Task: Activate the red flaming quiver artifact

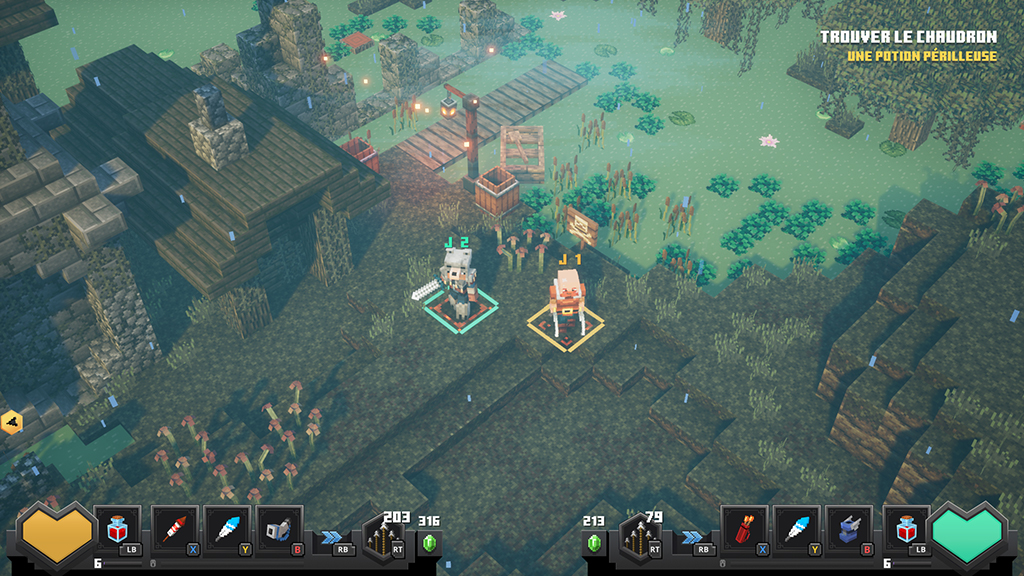Action: [744, 529]
